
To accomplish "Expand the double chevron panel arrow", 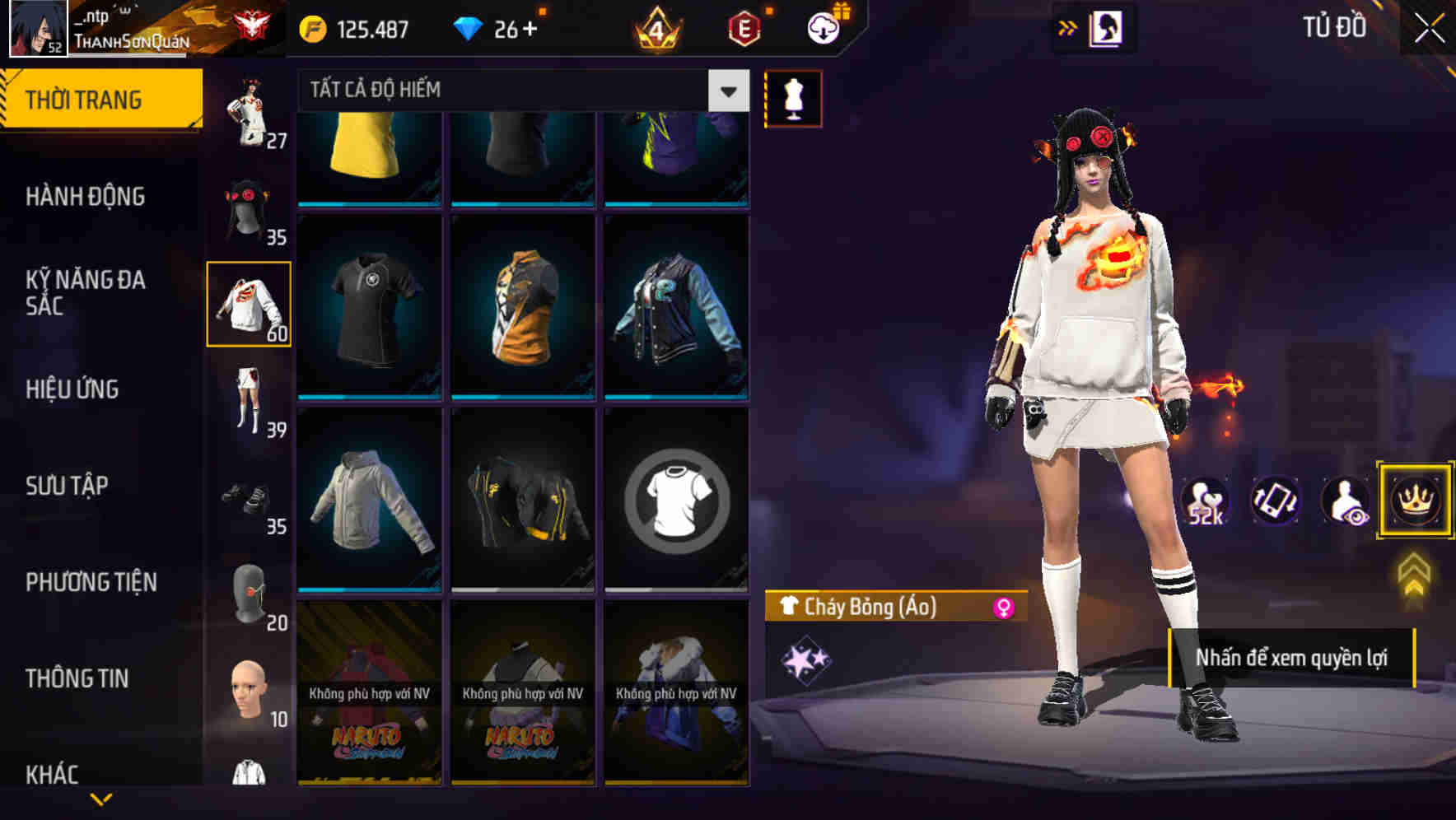I will pos(1068,26).
